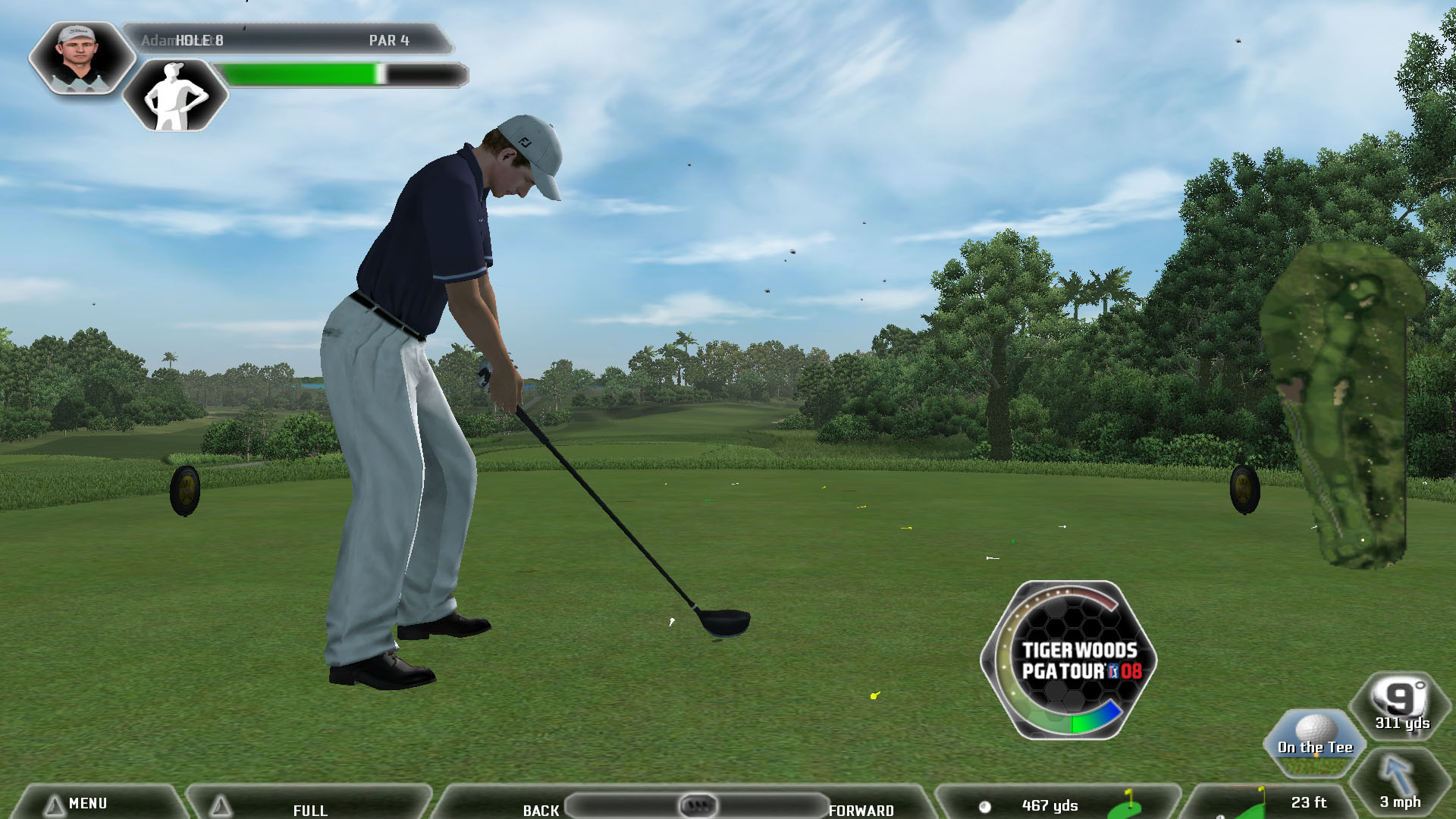Click Adam's player portrait
The height and width of the screenshot is (819, 1456).
(79, 58)
